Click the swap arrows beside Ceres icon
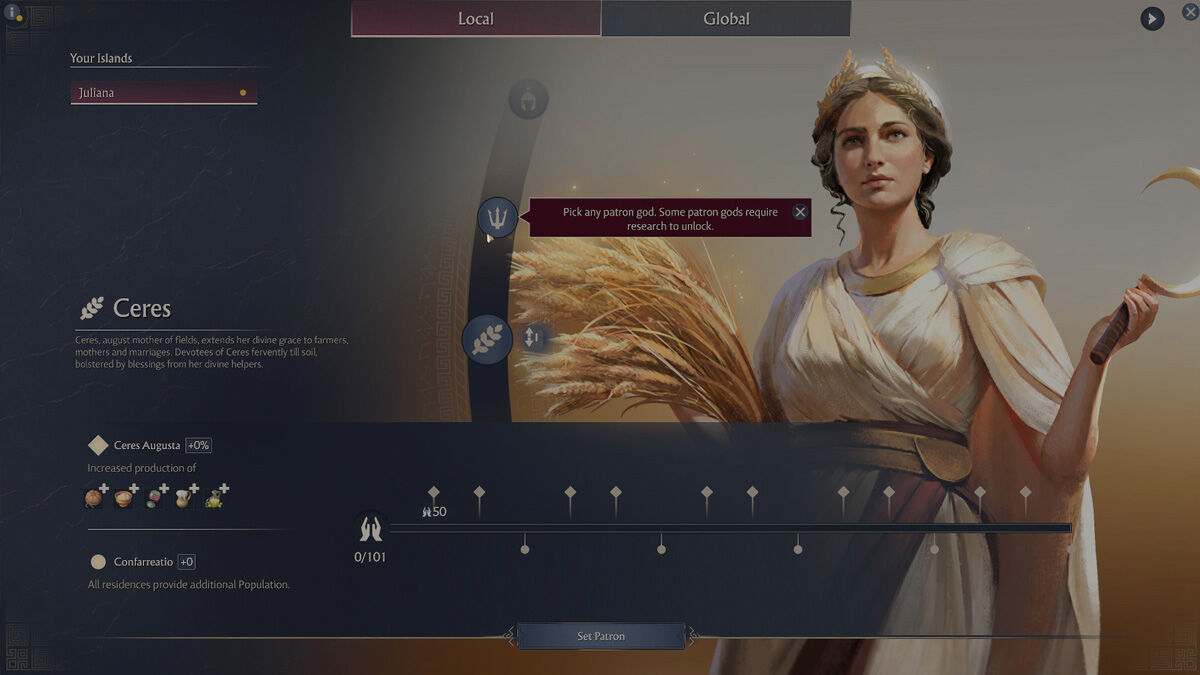This screenshot has width=1200, height=675. [532, 338]
